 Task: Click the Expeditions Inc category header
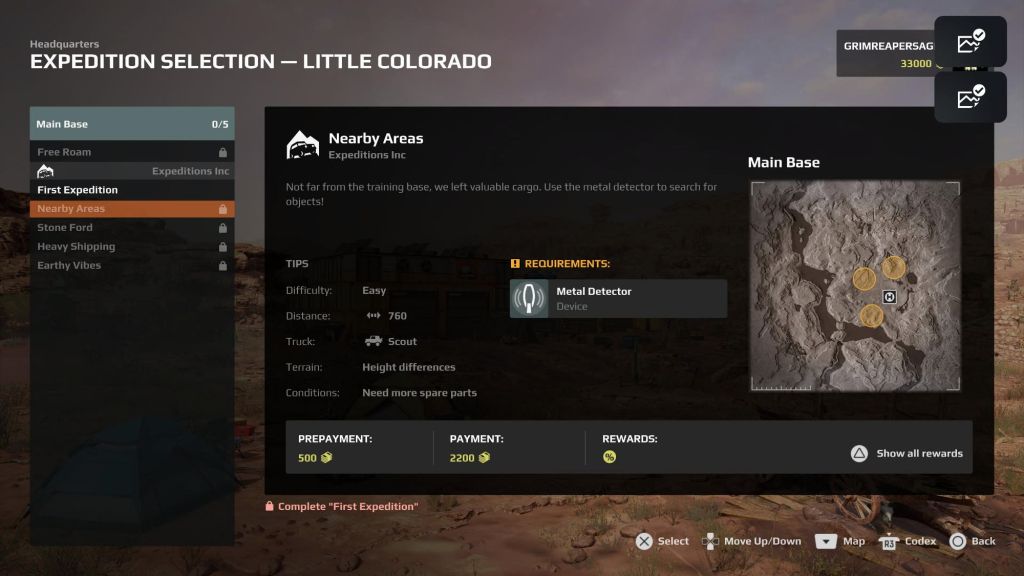click(132, 171)
